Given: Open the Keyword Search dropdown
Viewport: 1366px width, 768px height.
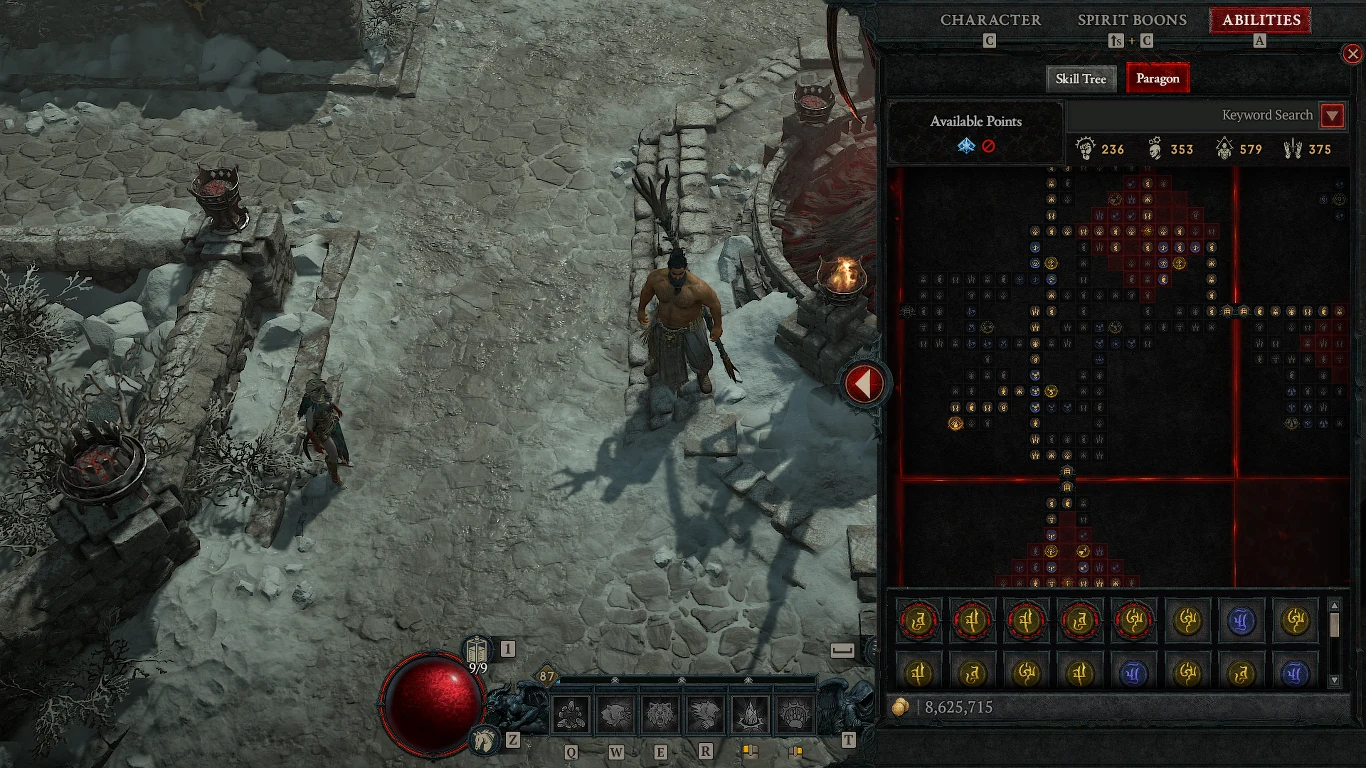Looking at the screenshot, I should coord(1333,115).
